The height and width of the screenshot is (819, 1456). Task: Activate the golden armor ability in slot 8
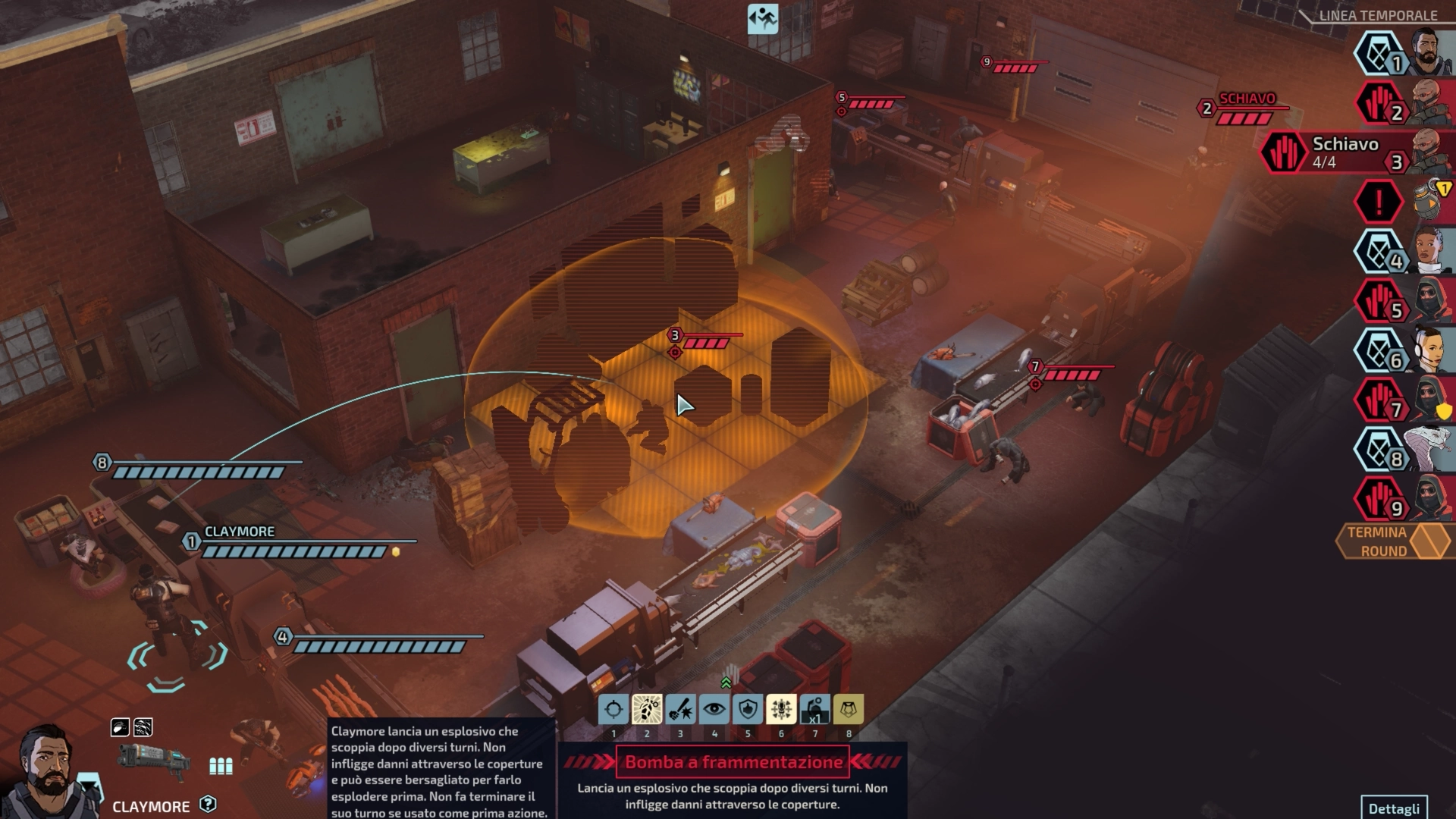click(849, 710)
